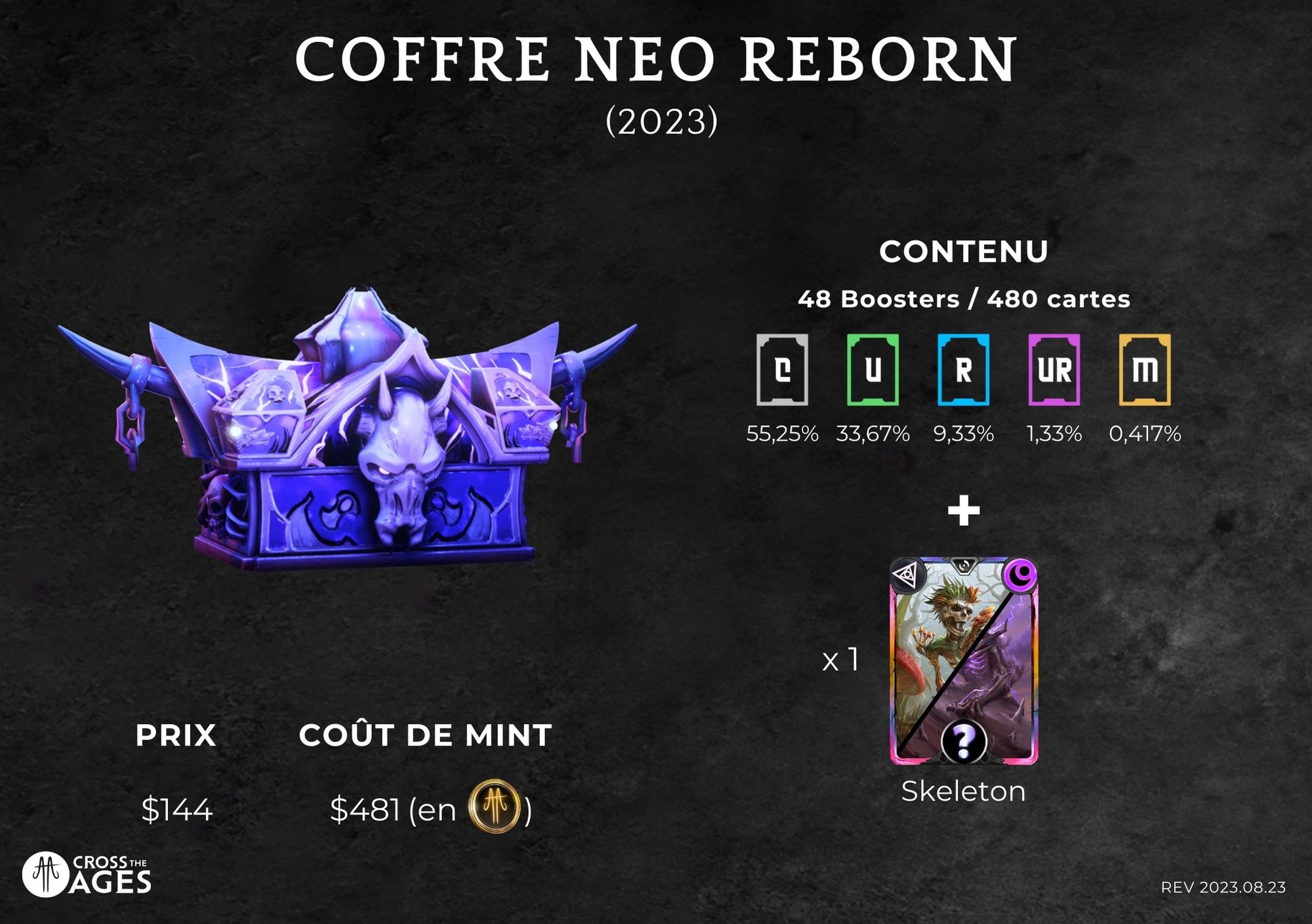The height and width of the screenshot is (924, 1312).
Task: Click the gold token coin icon
Action: pos(495,807)
